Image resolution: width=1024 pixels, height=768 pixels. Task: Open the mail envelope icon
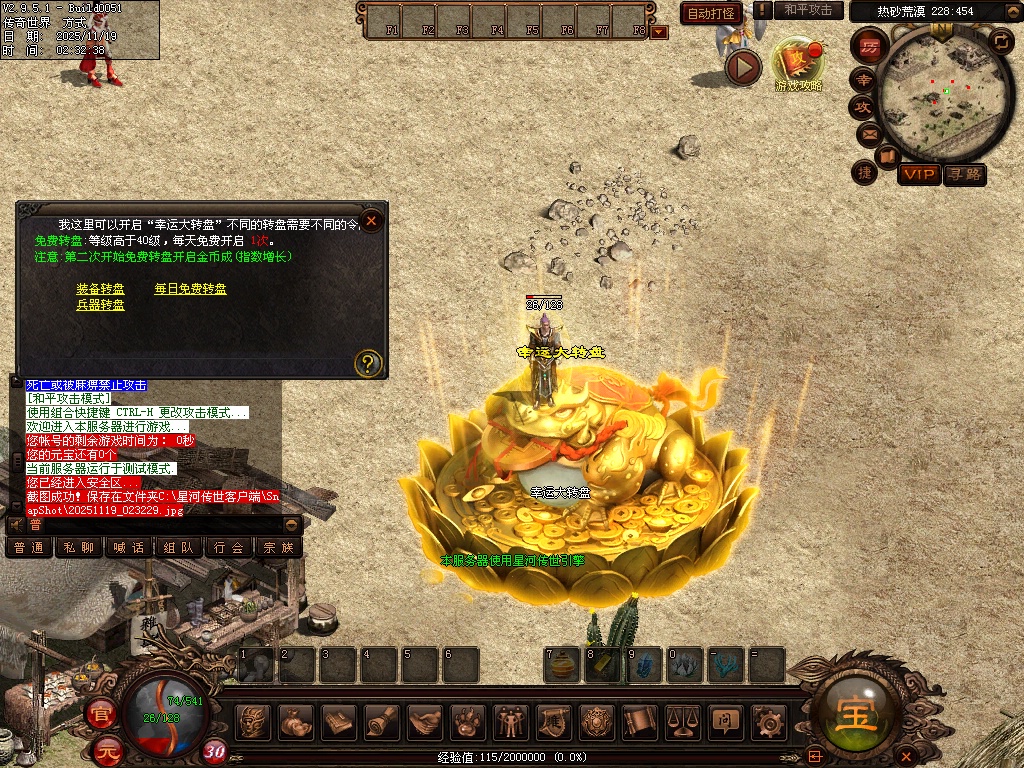tap(867, 134)
